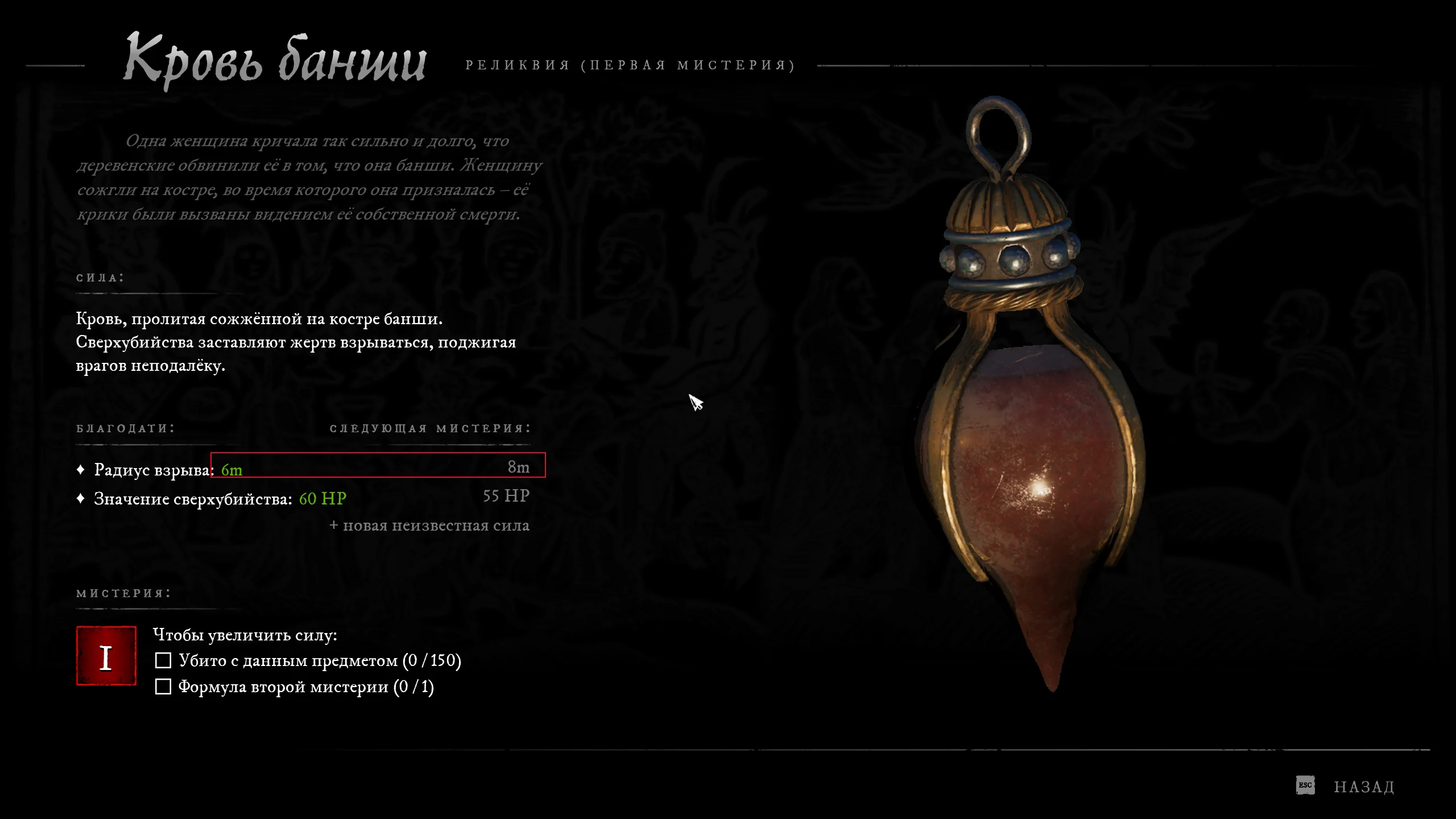Select the Радиус взрыва boon row
1456x819 pixels.
303,469
